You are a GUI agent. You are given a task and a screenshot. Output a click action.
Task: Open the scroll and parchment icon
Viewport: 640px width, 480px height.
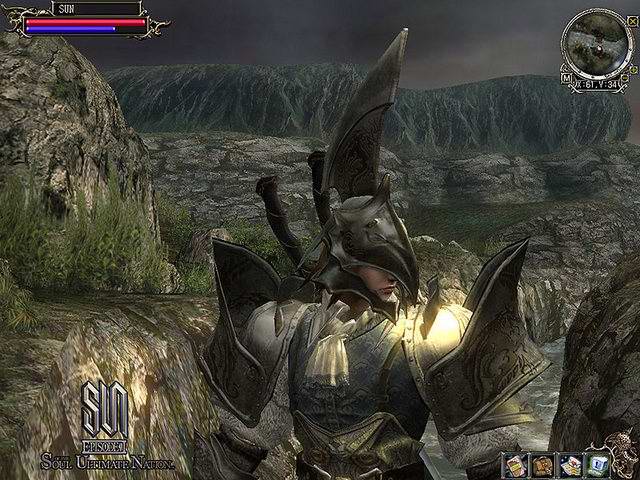pyautogui.click(x=571, y=466)
